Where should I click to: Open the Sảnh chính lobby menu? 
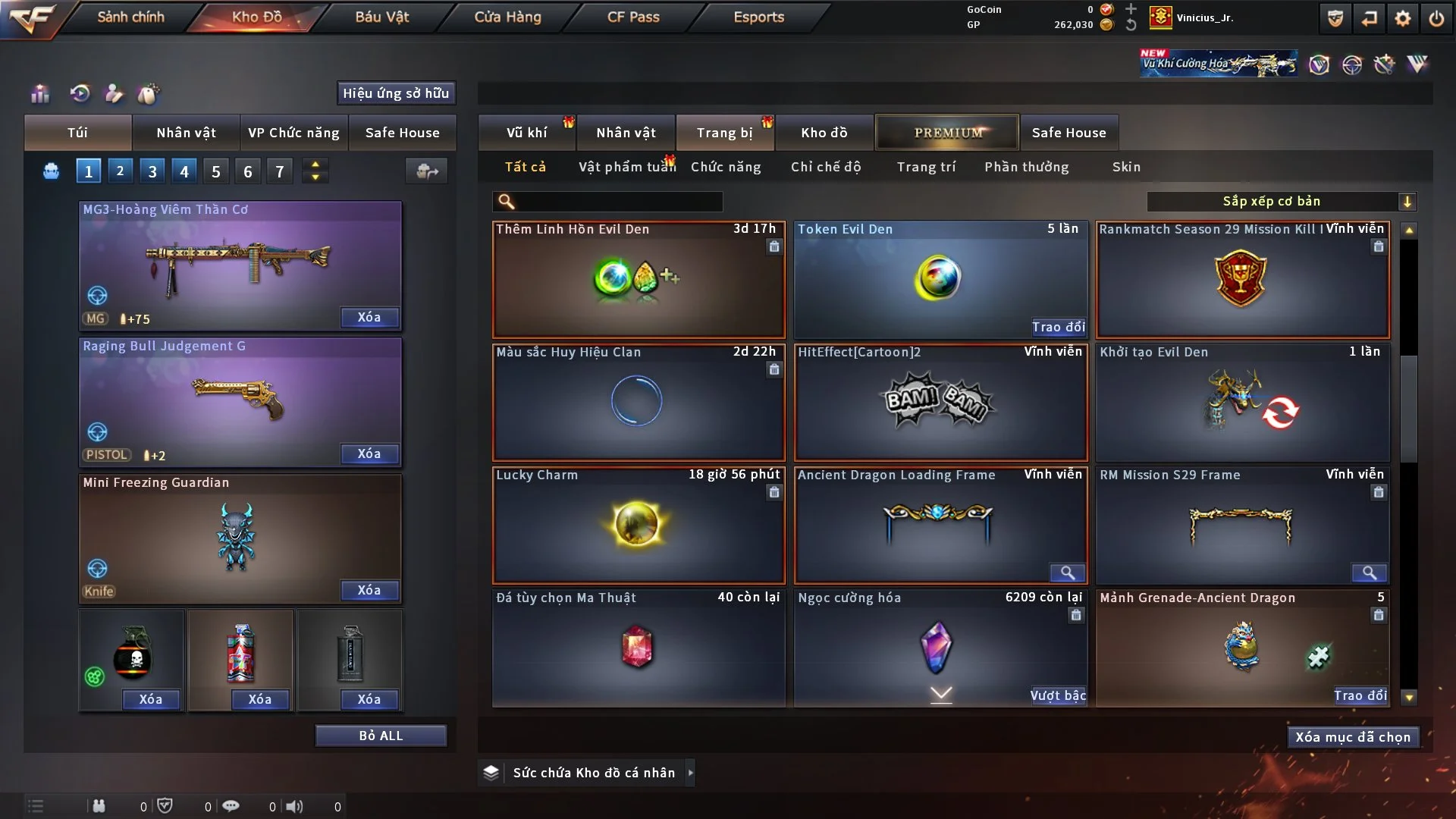pos(130,17)
